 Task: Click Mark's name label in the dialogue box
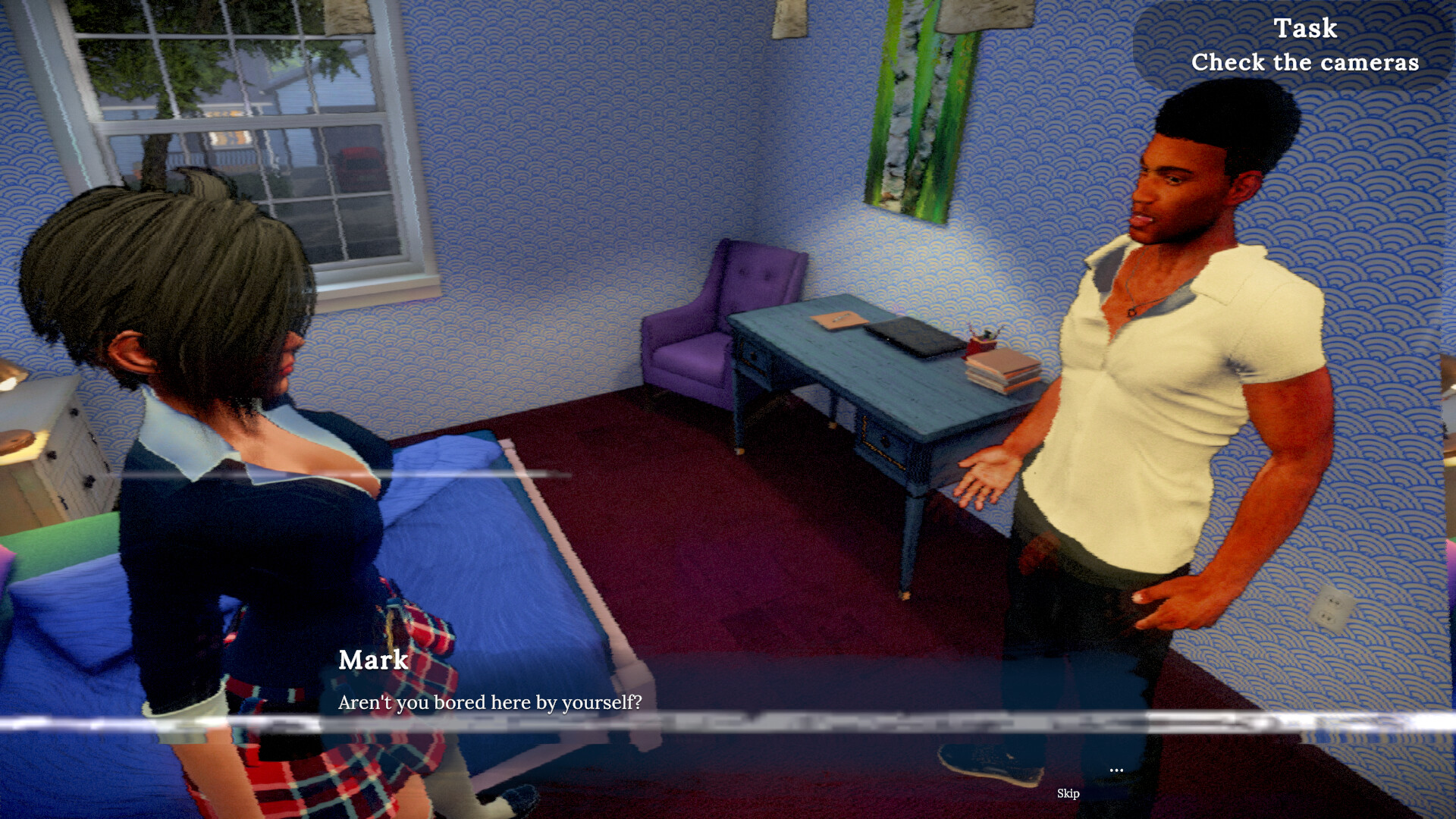pyautogui.click(x=372, y=661)
